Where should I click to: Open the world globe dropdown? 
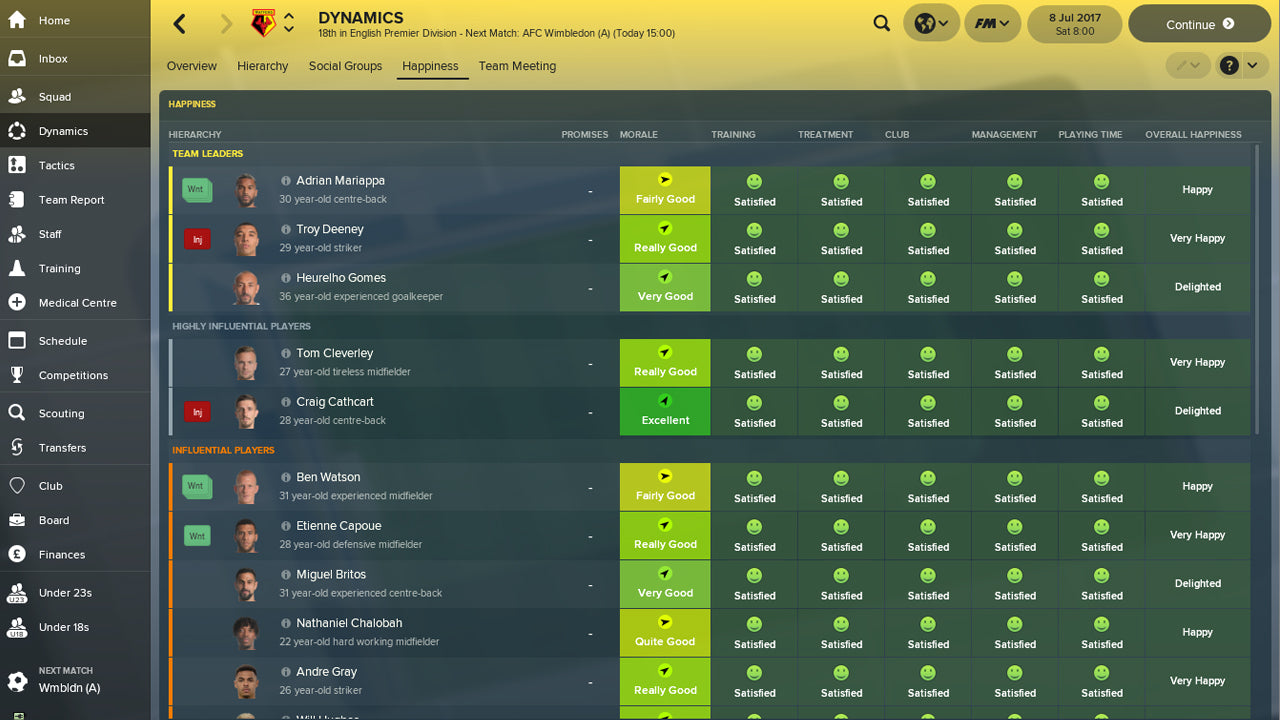click(930, 22)
